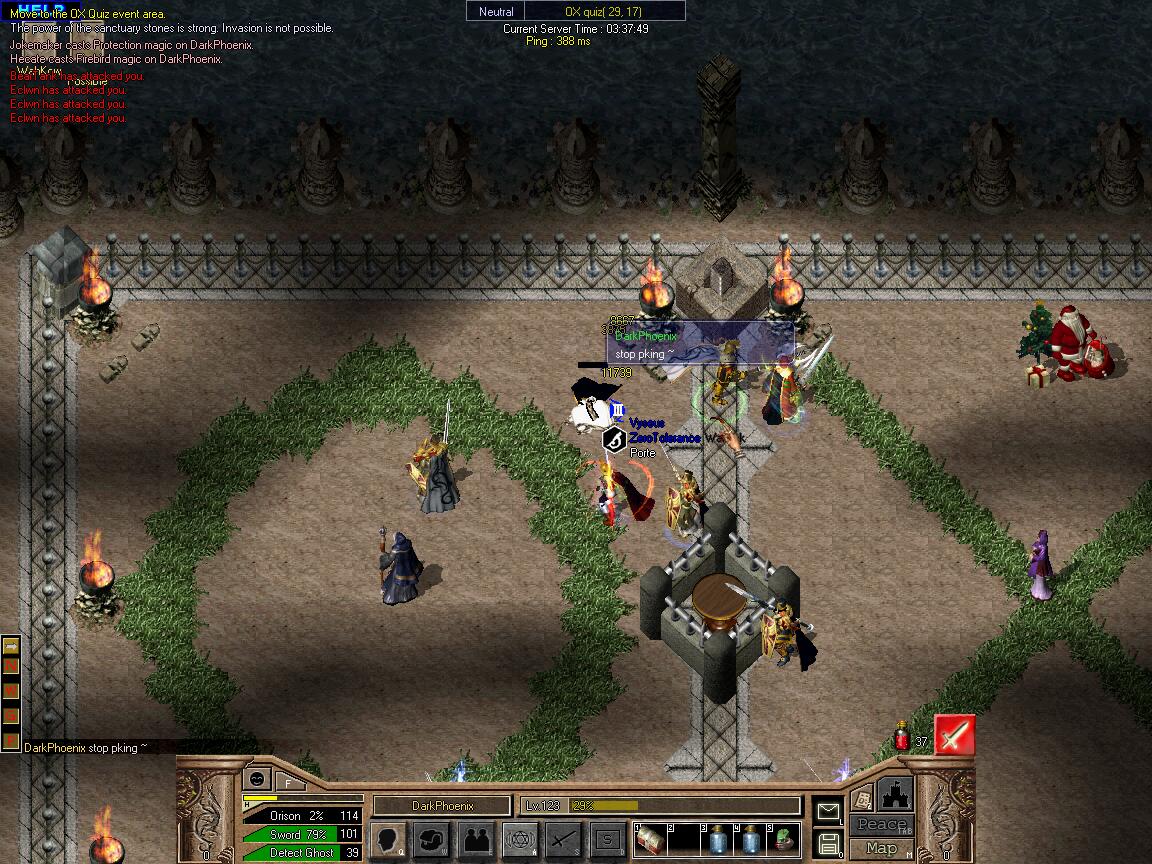Image resolution: width=1152 pixels, height=864 pixels.
Task: Activate the red sword attack icon
Action: click(954, 736)
